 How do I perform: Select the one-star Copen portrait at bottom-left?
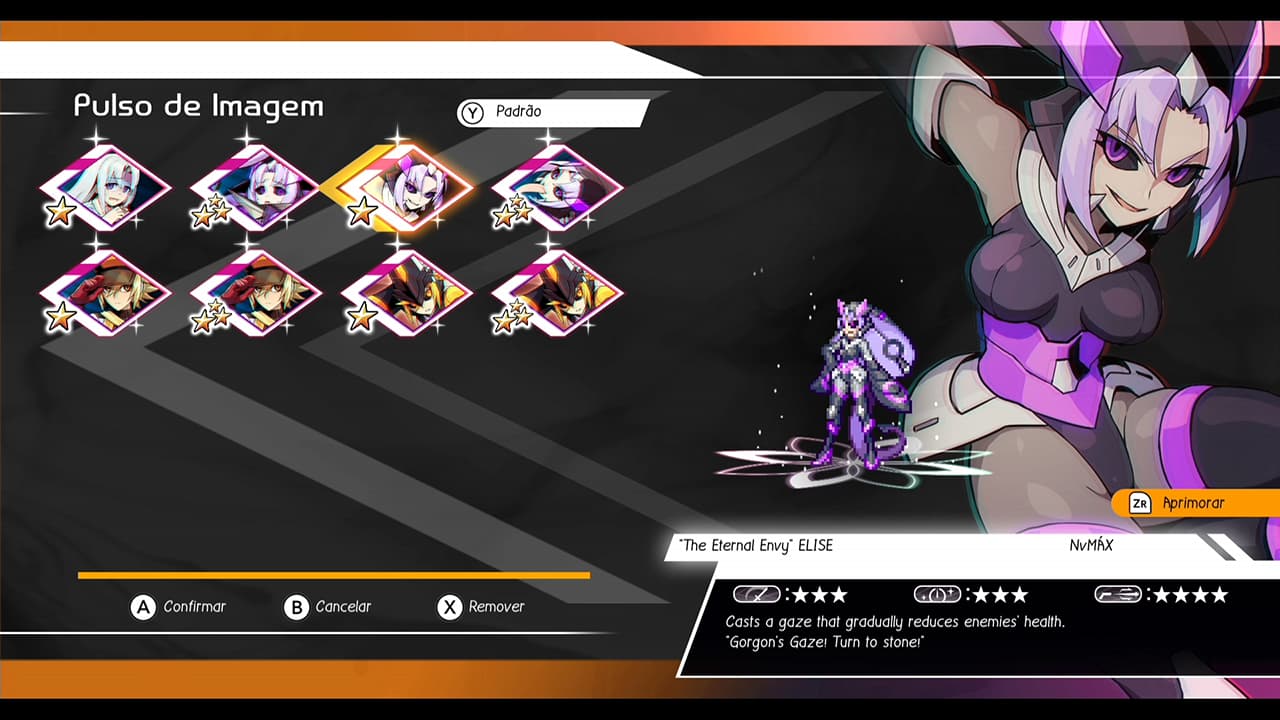(105, 295)
